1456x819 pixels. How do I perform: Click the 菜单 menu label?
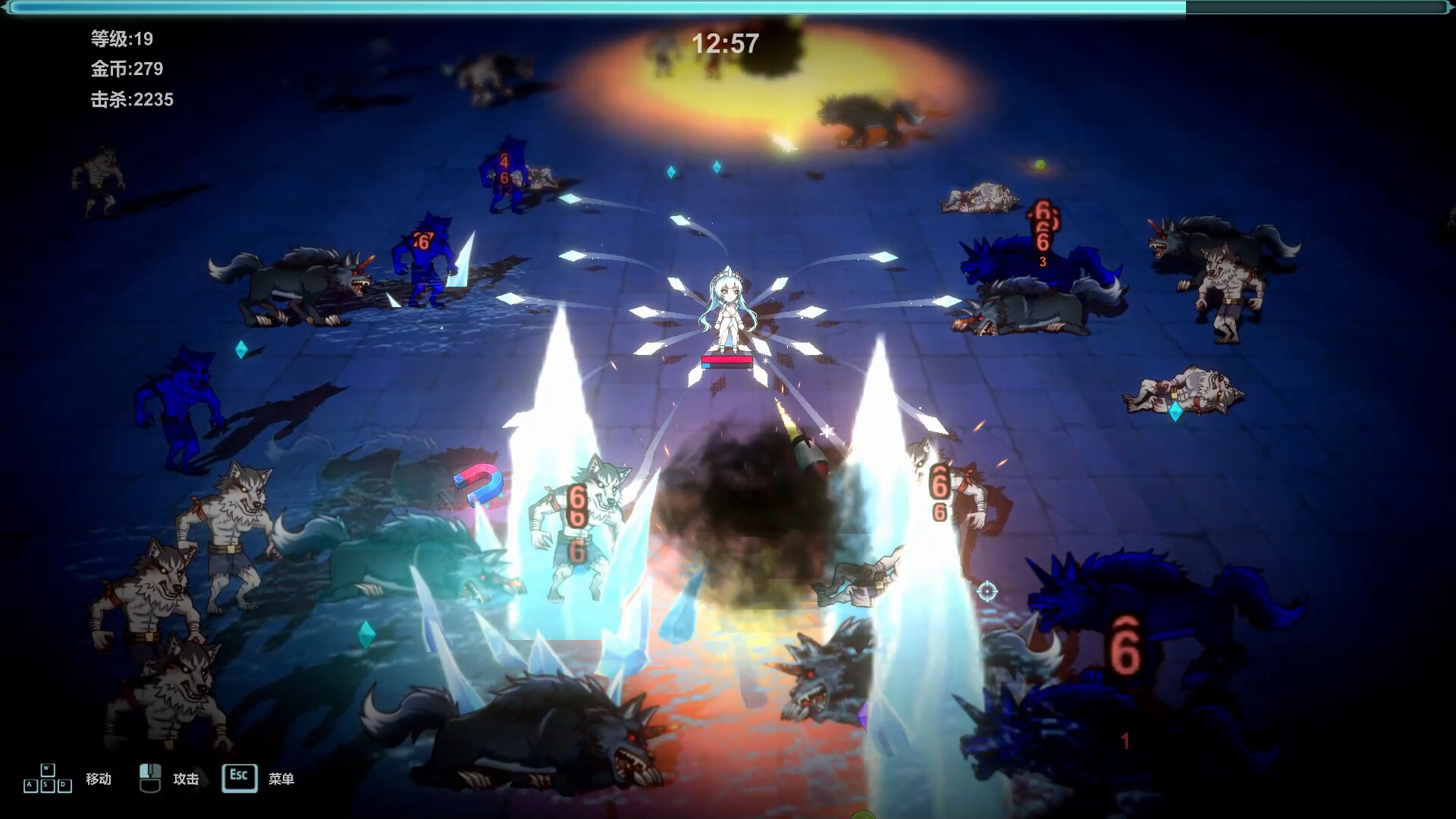point(282,779)
